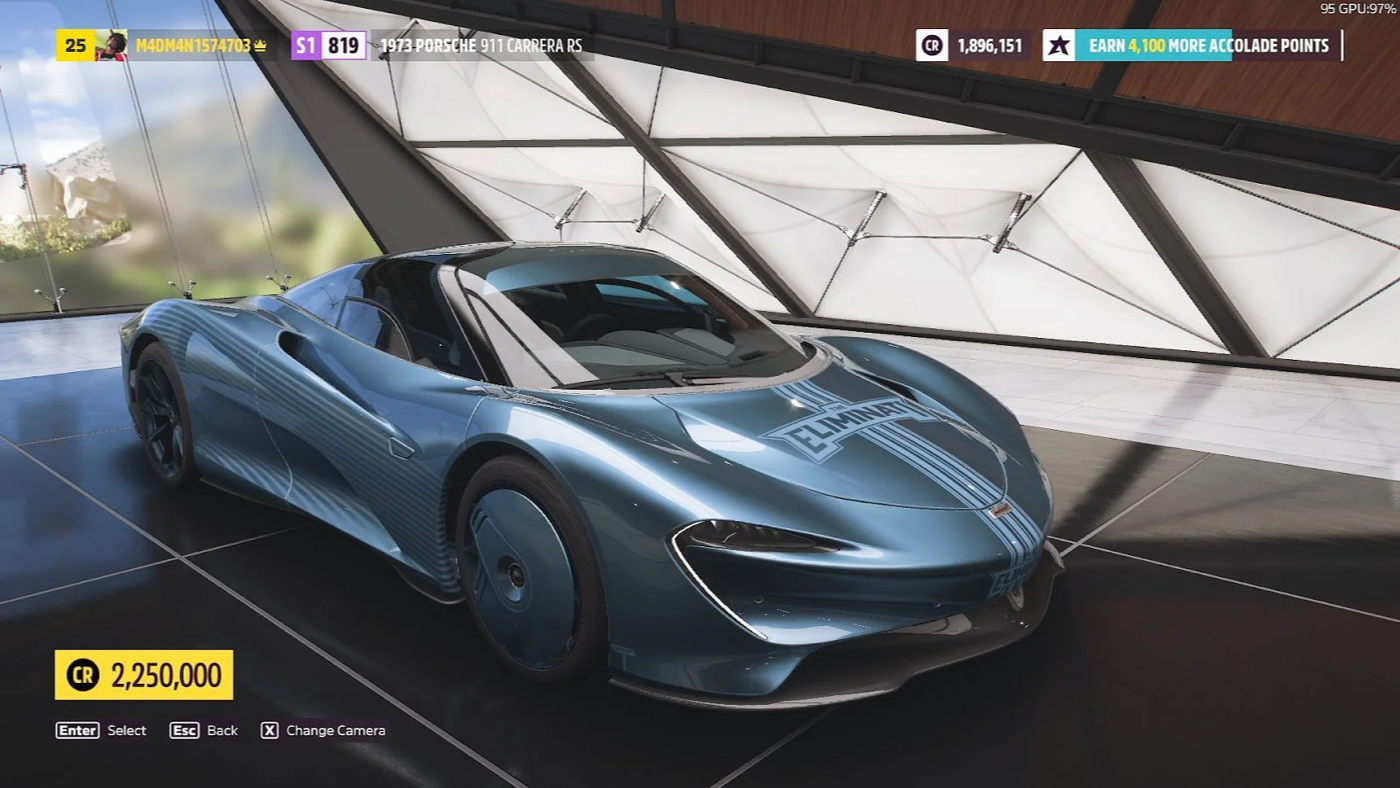Click Back to exit the showcase
This screenshot has width=1400, height=788.
coord(220,730)
